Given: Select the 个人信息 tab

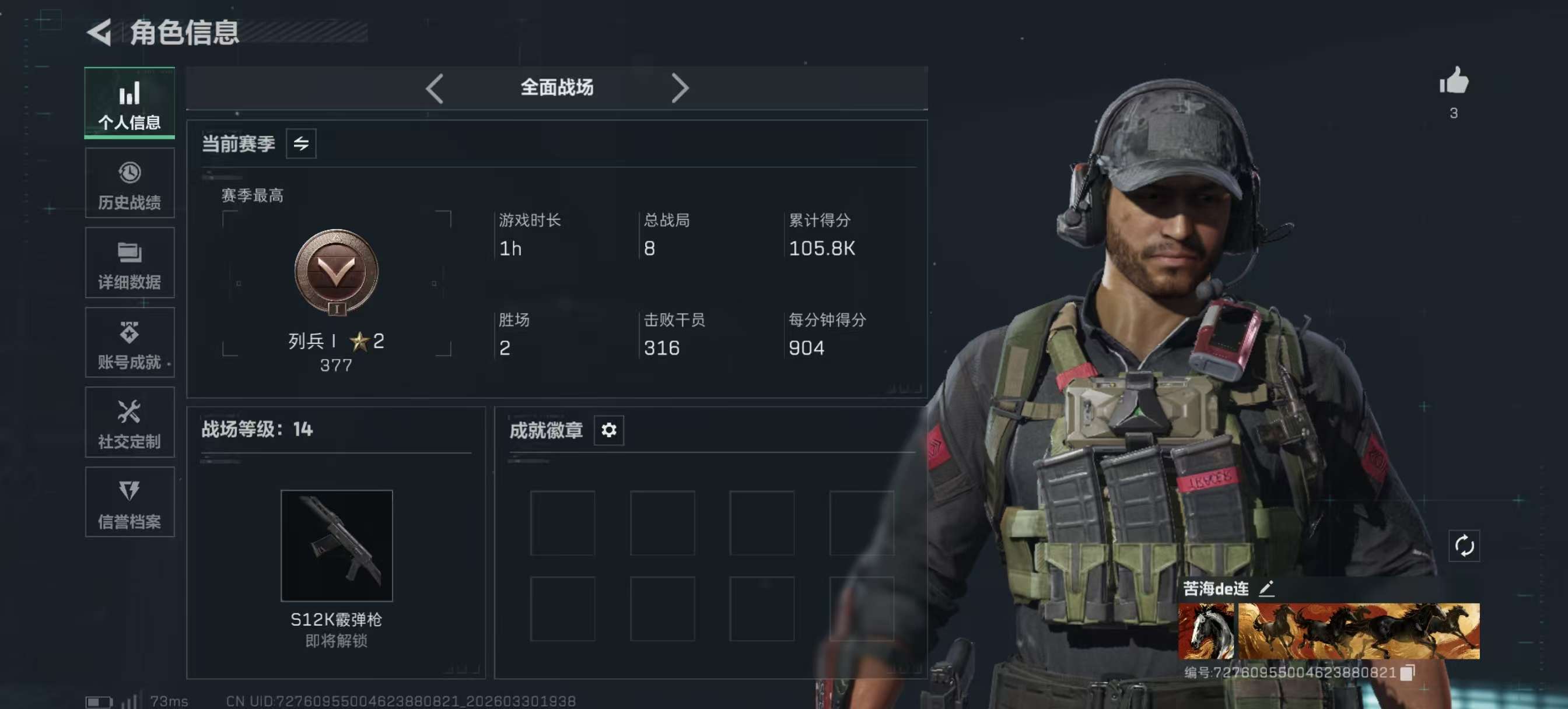Looking at the screenshot, I should [x=129, y=103].
